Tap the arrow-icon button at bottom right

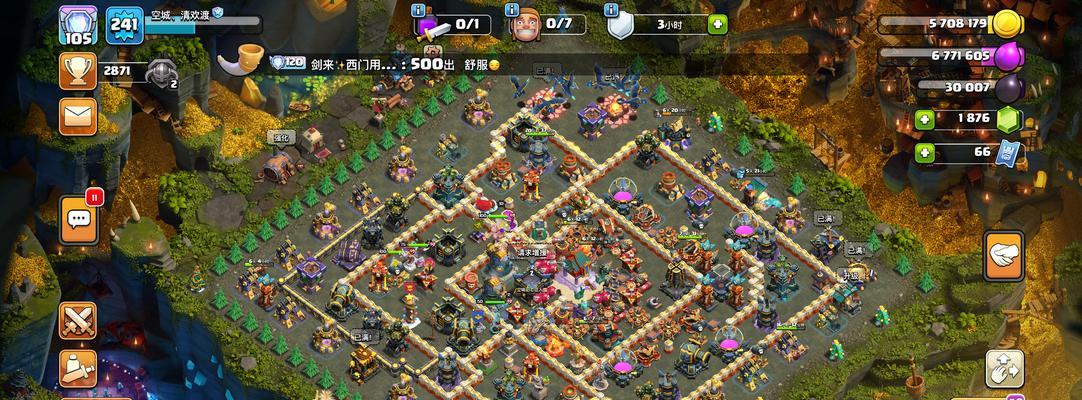[x=1003, y=369]
